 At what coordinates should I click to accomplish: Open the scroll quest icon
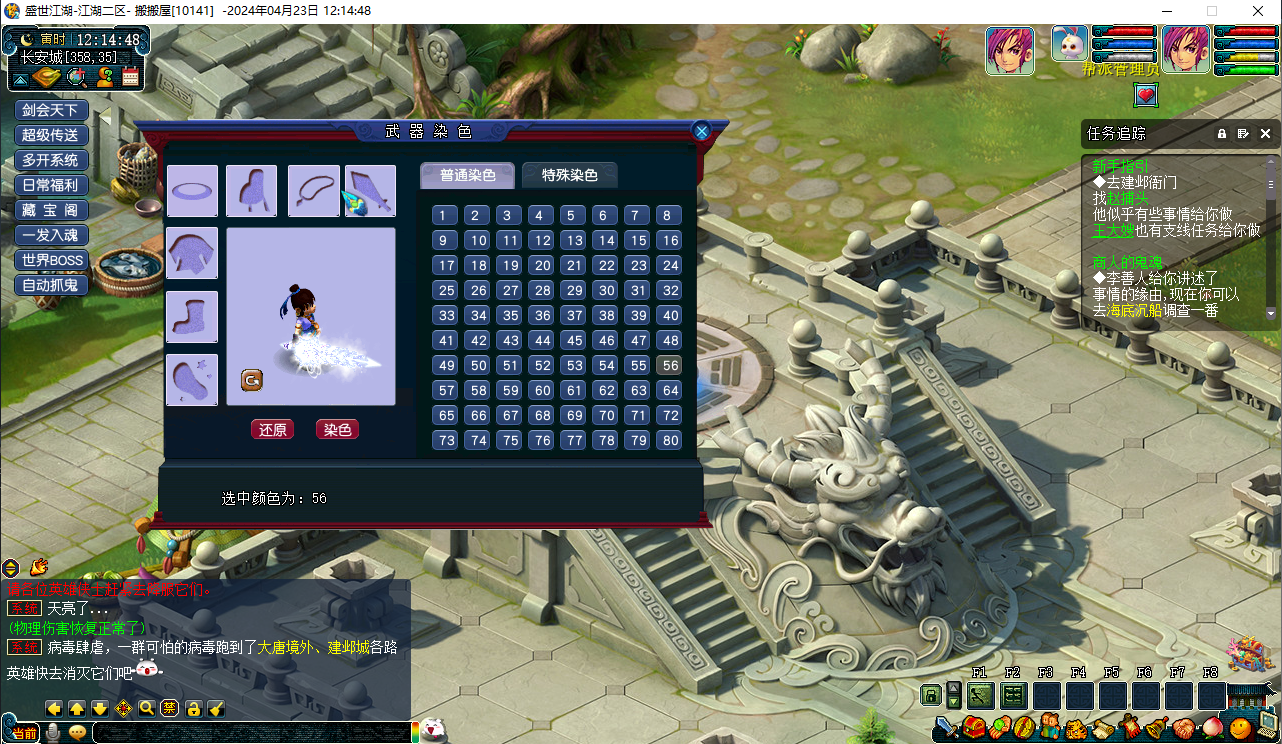pos(1103,727)
